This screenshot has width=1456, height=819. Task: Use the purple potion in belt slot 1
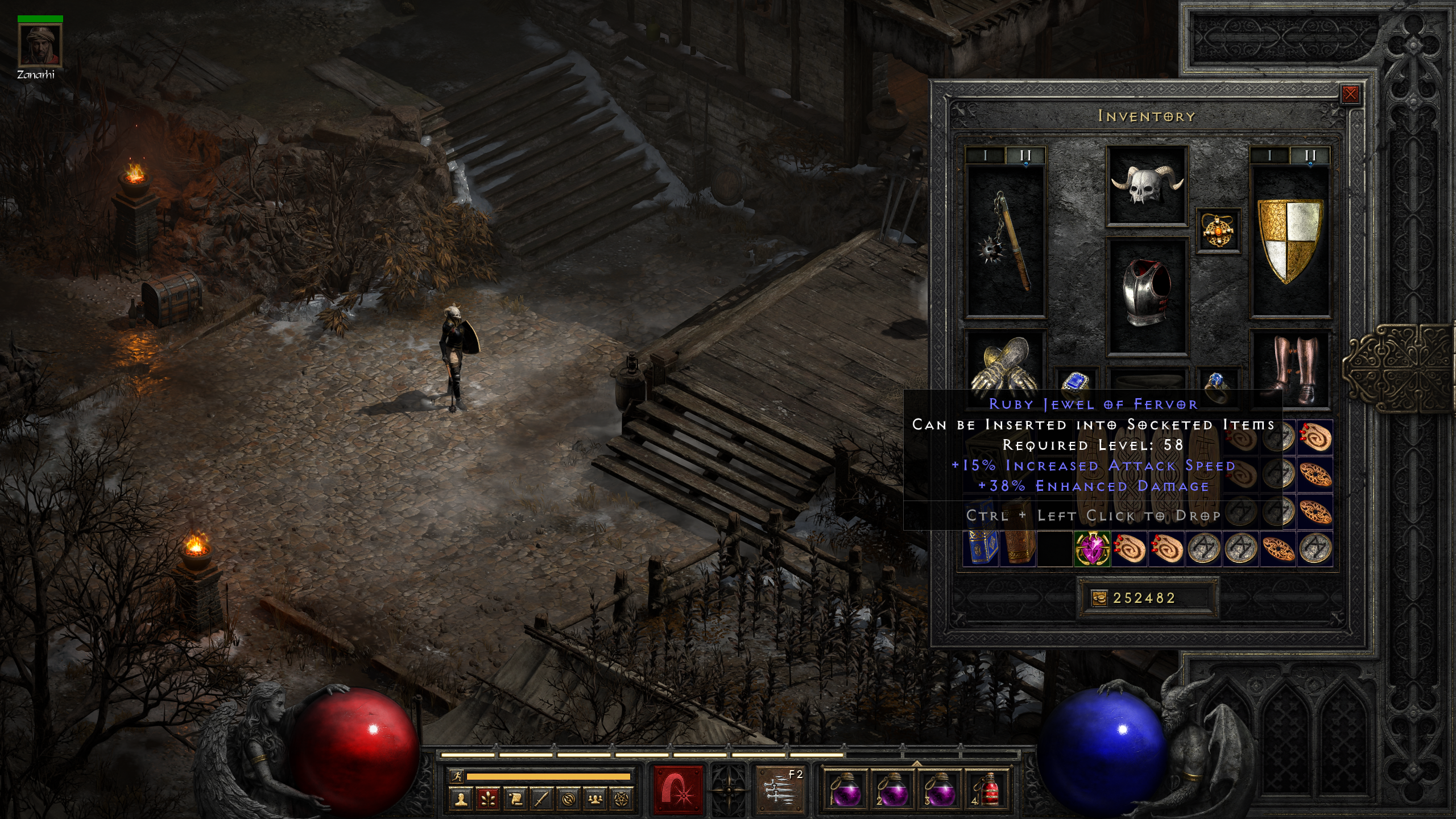[x=846, y=790]
